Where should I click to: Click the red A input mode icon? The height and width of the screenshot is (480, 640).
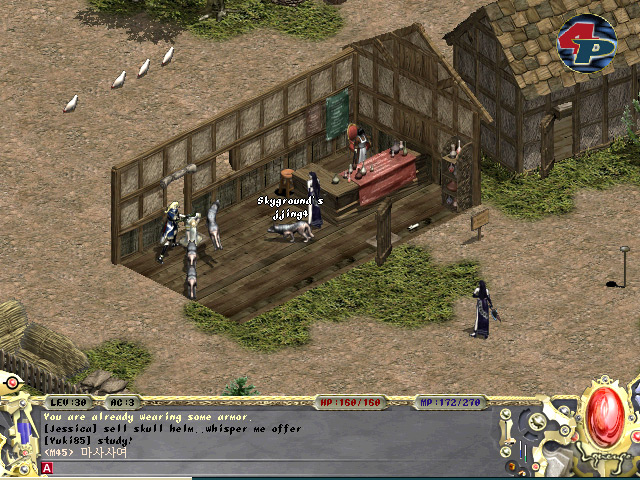[47, 467]
